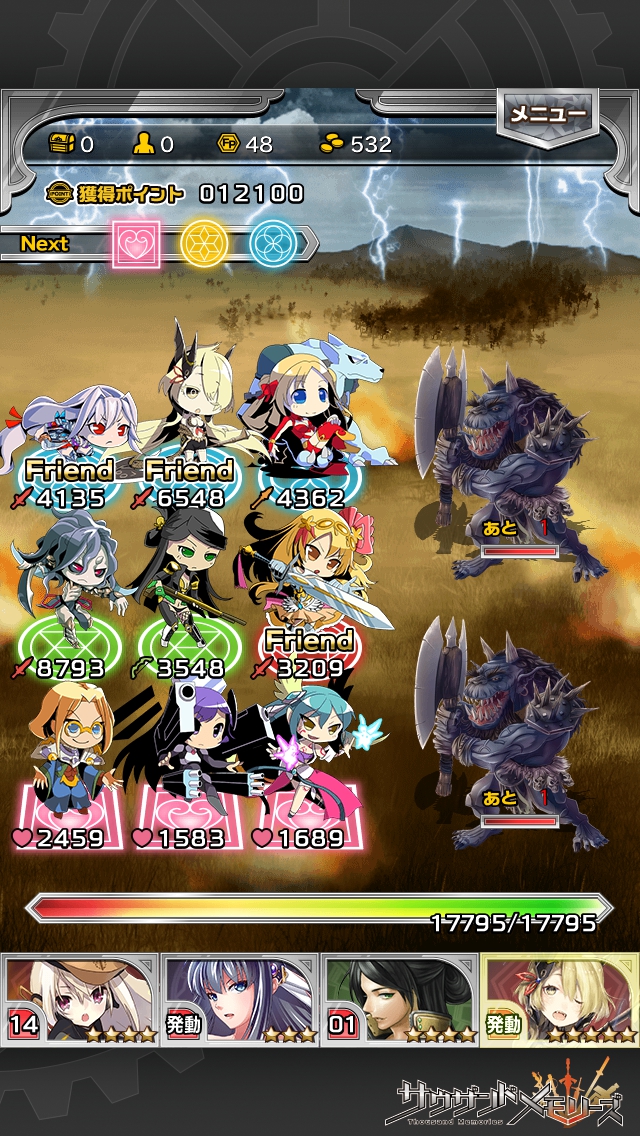Activate the blonde girl's 発動 skill portrait
This screenshot has height=1136, width=640.
[x=560, y=997]
